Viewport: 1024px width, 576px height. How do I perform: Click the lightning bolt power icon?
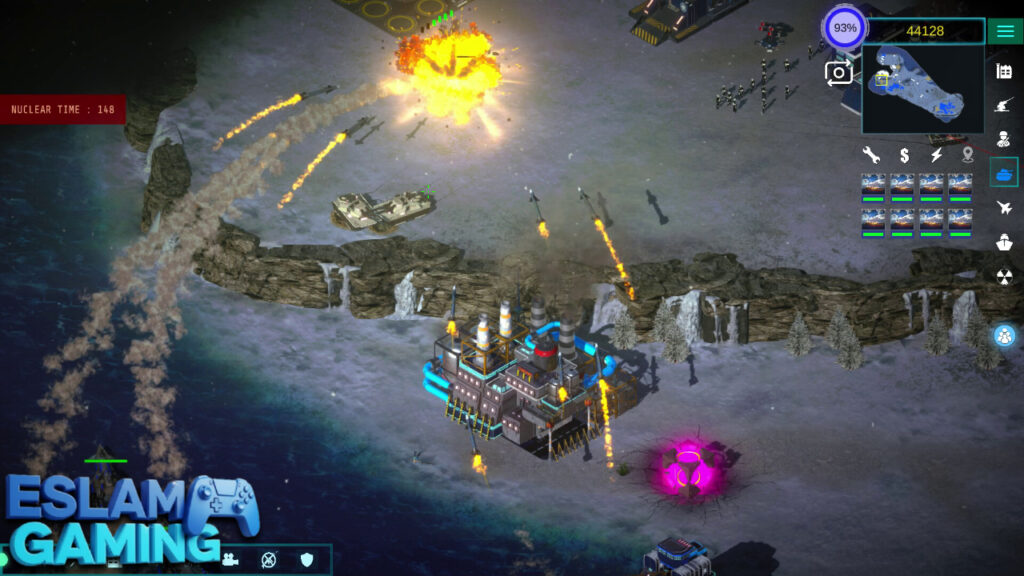point(937,155)
